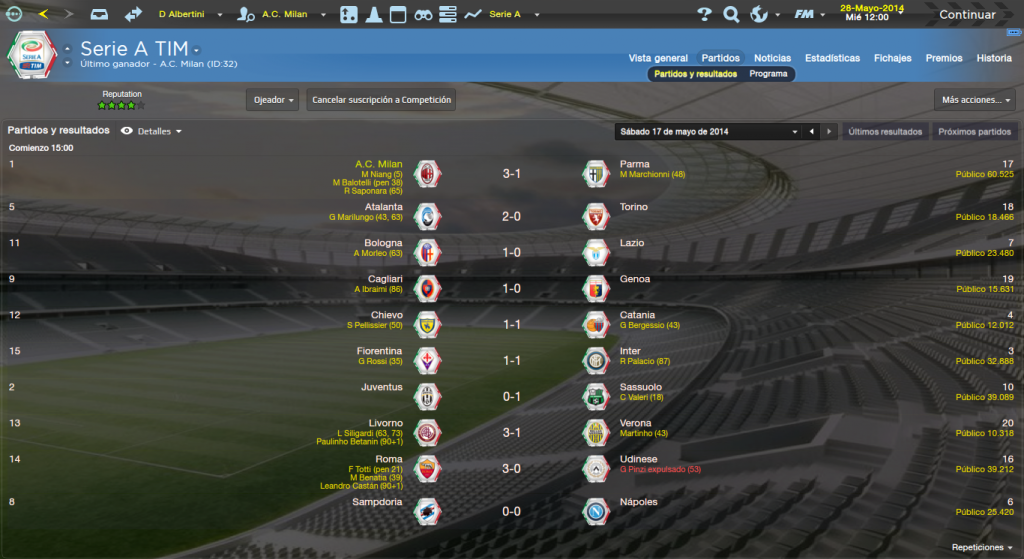This screenshot has width=1024, height=559.
Task: Open the D Albertini manager menu
Action: click(x=190, y=15)
